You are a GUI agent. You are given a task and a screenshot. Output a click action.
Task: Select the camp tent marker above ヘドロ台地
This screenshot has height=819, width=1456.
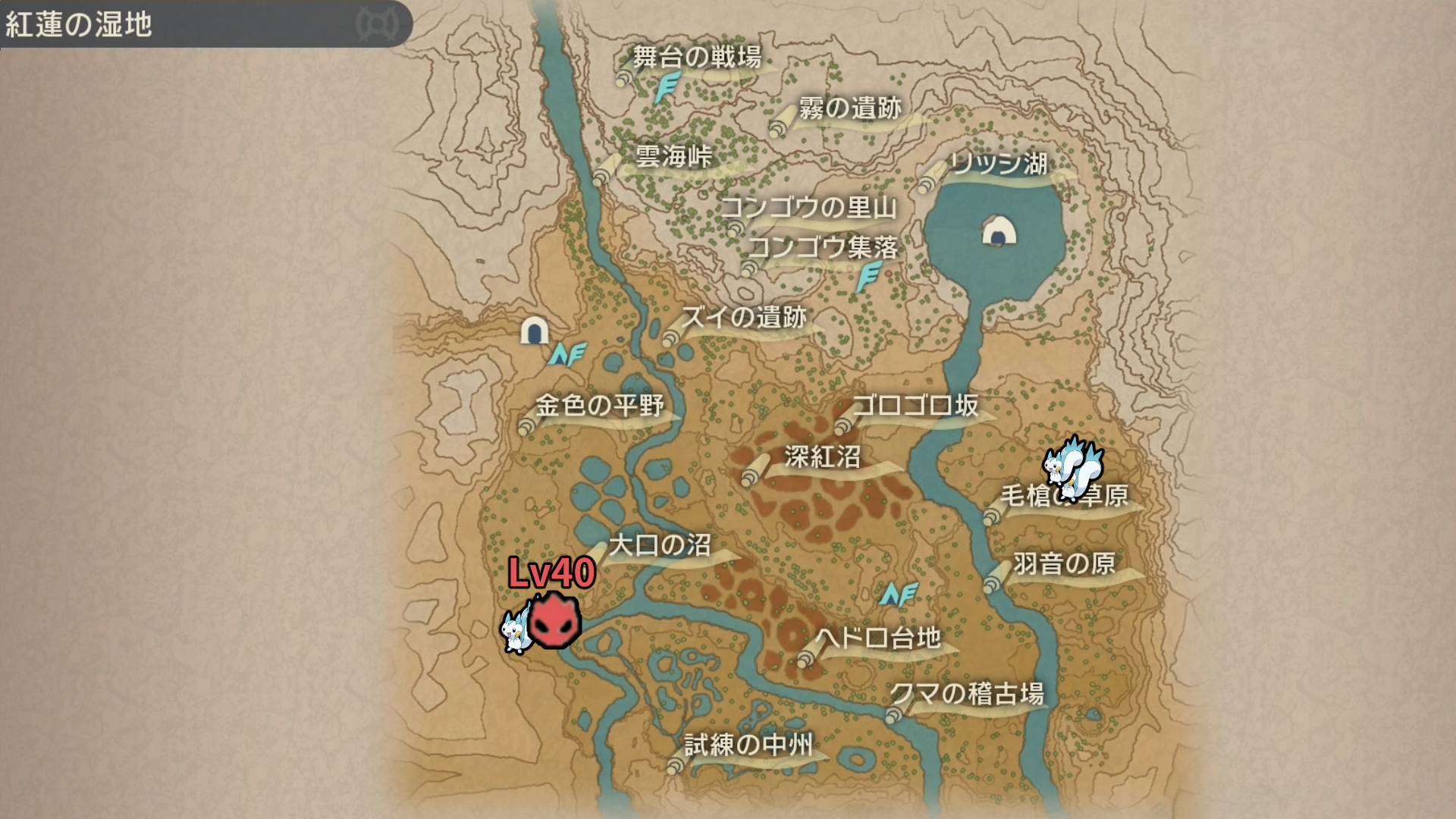899,595
